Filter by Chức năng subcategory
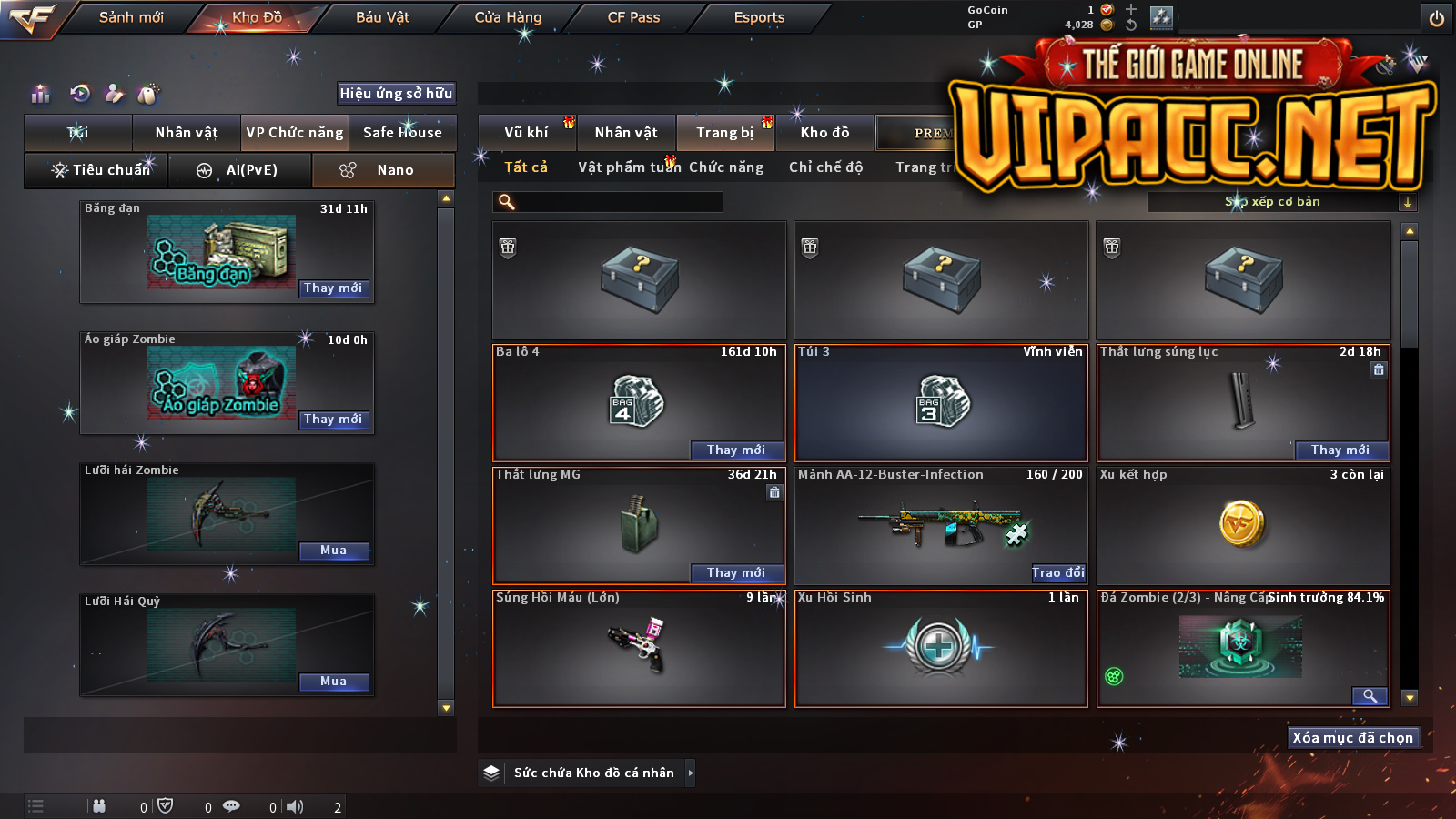This screenshot has height=819, width=1456. (725, 167)
